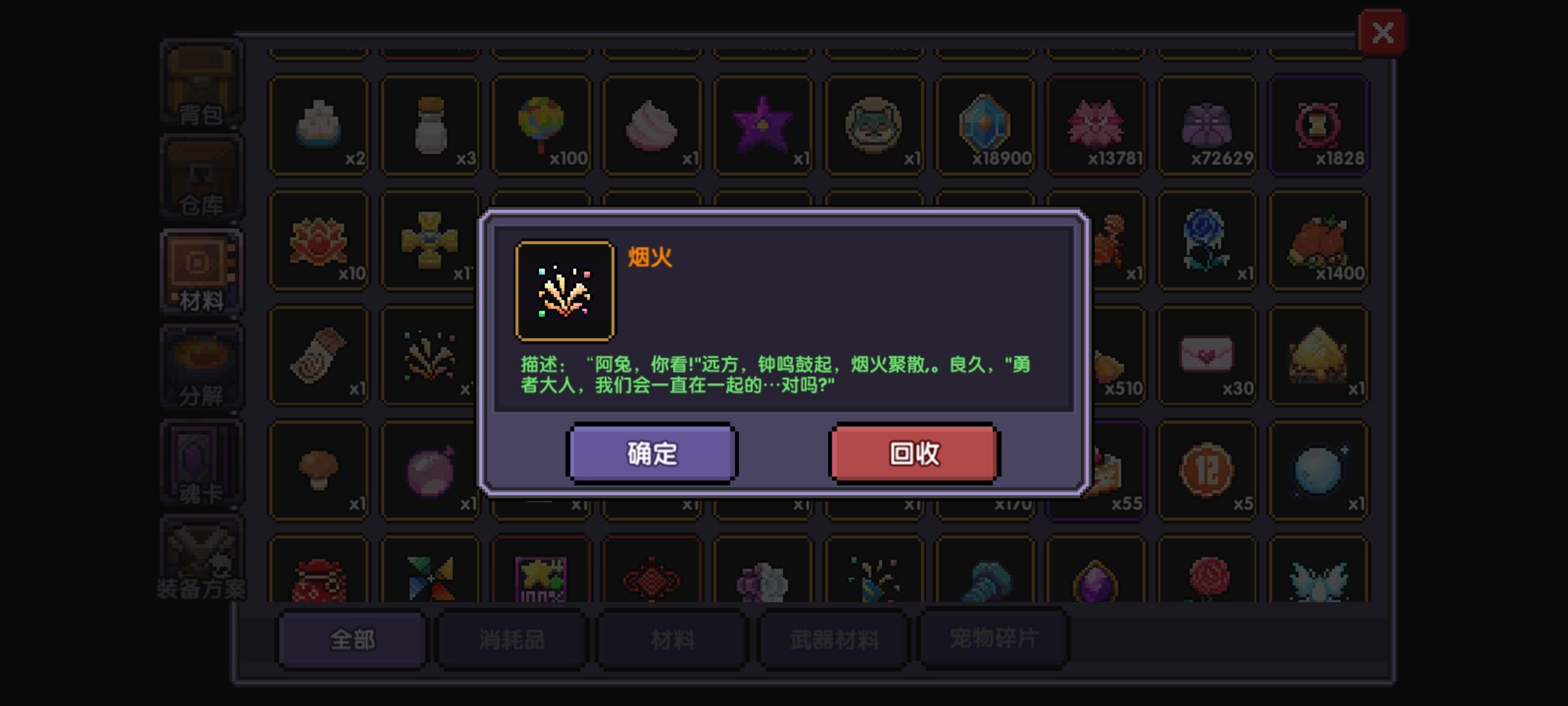This screenshot has height=706, width=1568.
Task: Open the 背包 backpack panel
Action: (201, 82)
